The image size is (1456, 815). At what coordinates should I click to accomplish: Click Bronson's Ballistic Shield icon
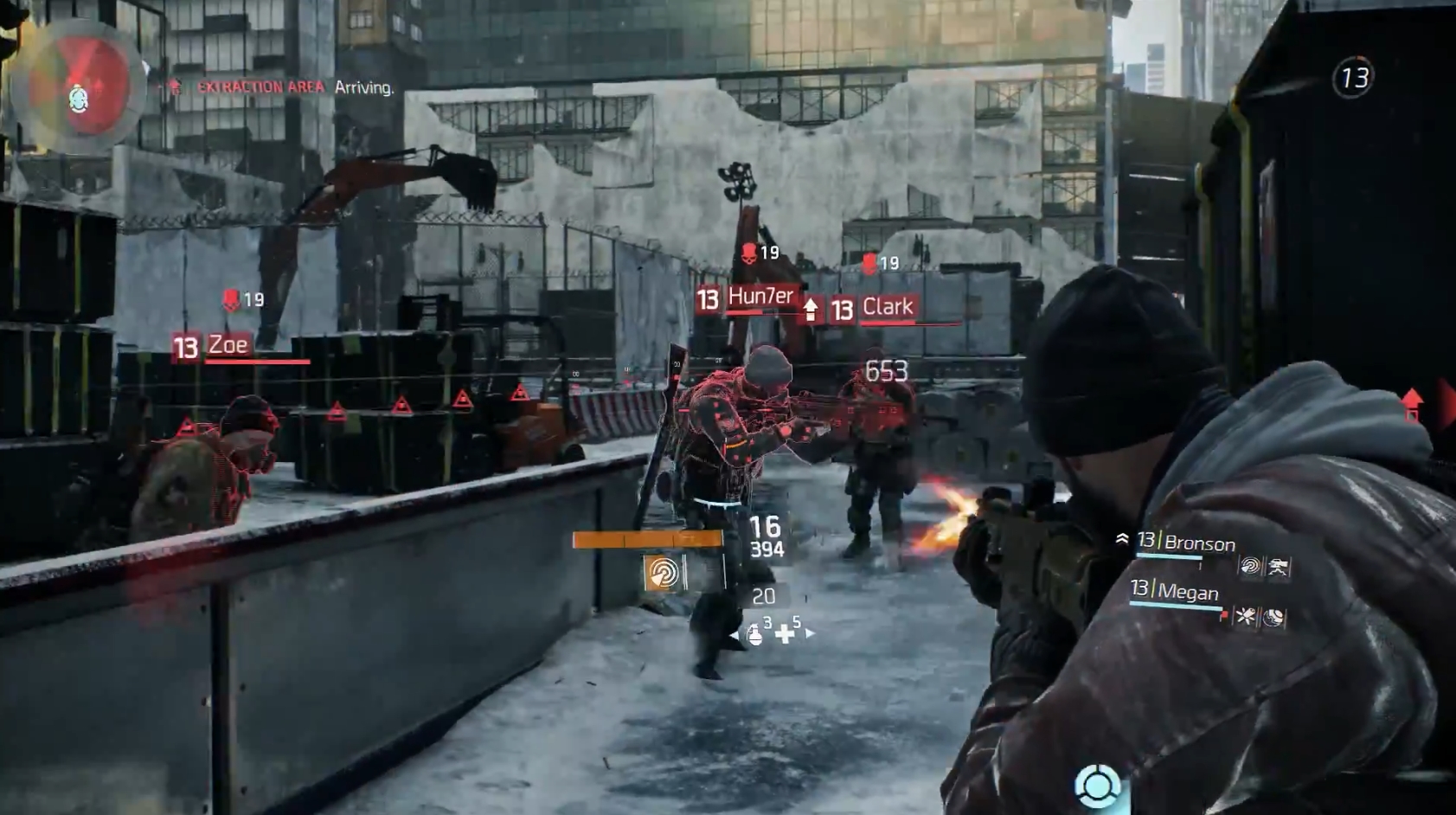pos(1278,568)
